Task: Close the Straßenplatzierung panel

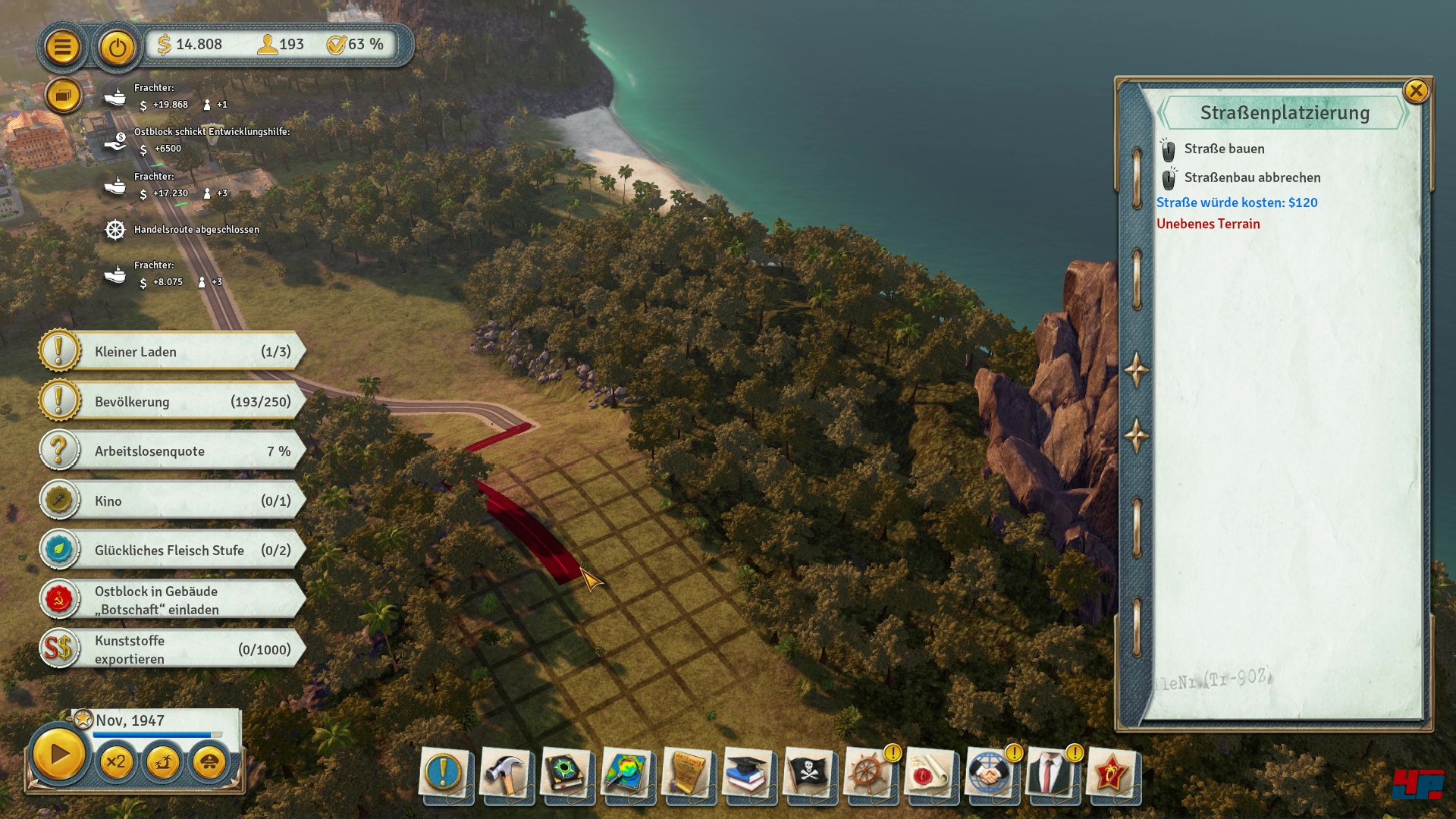Action: click(x=1415, y=92)
